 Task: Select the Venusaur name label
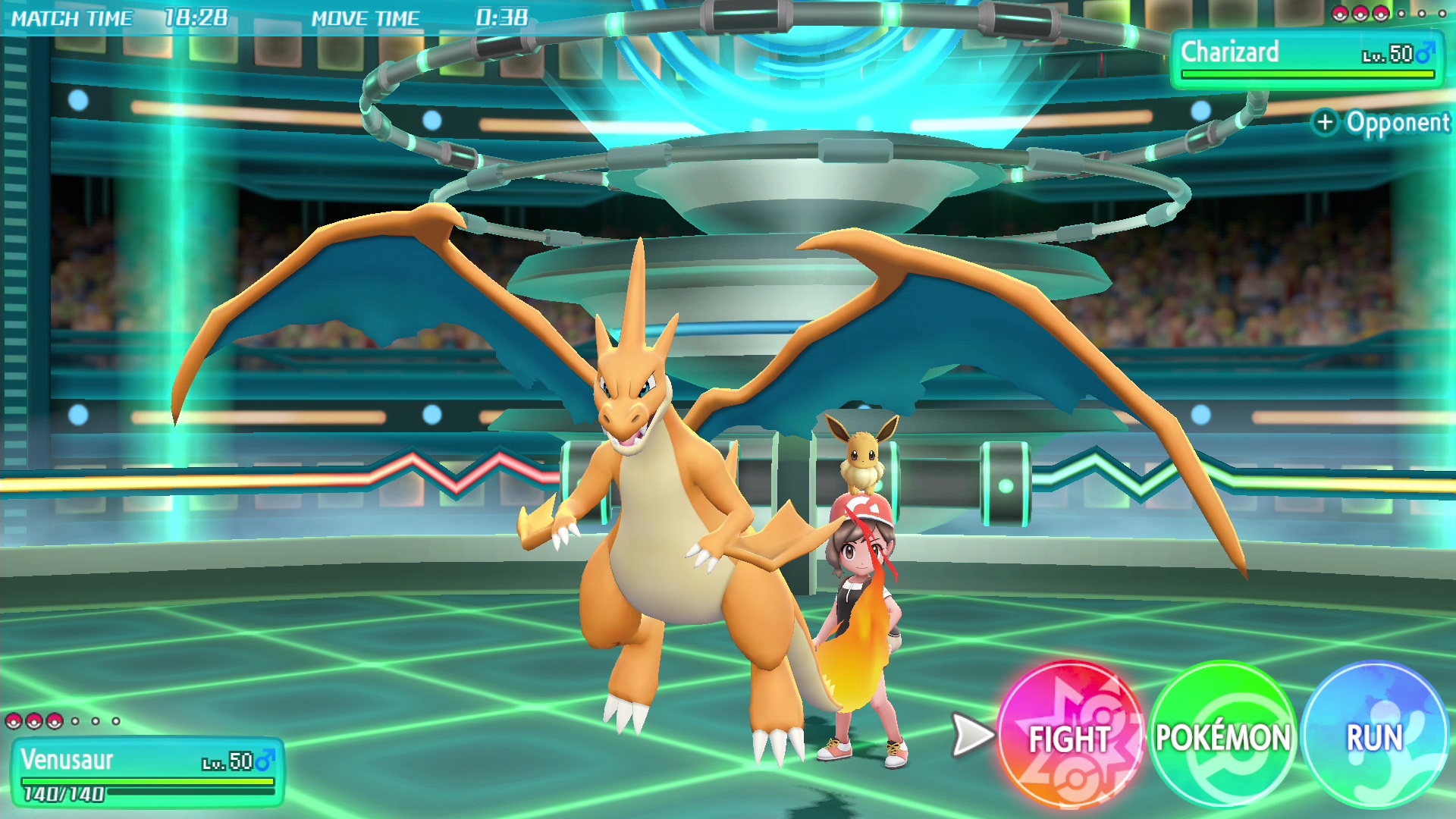pos(68,758)
